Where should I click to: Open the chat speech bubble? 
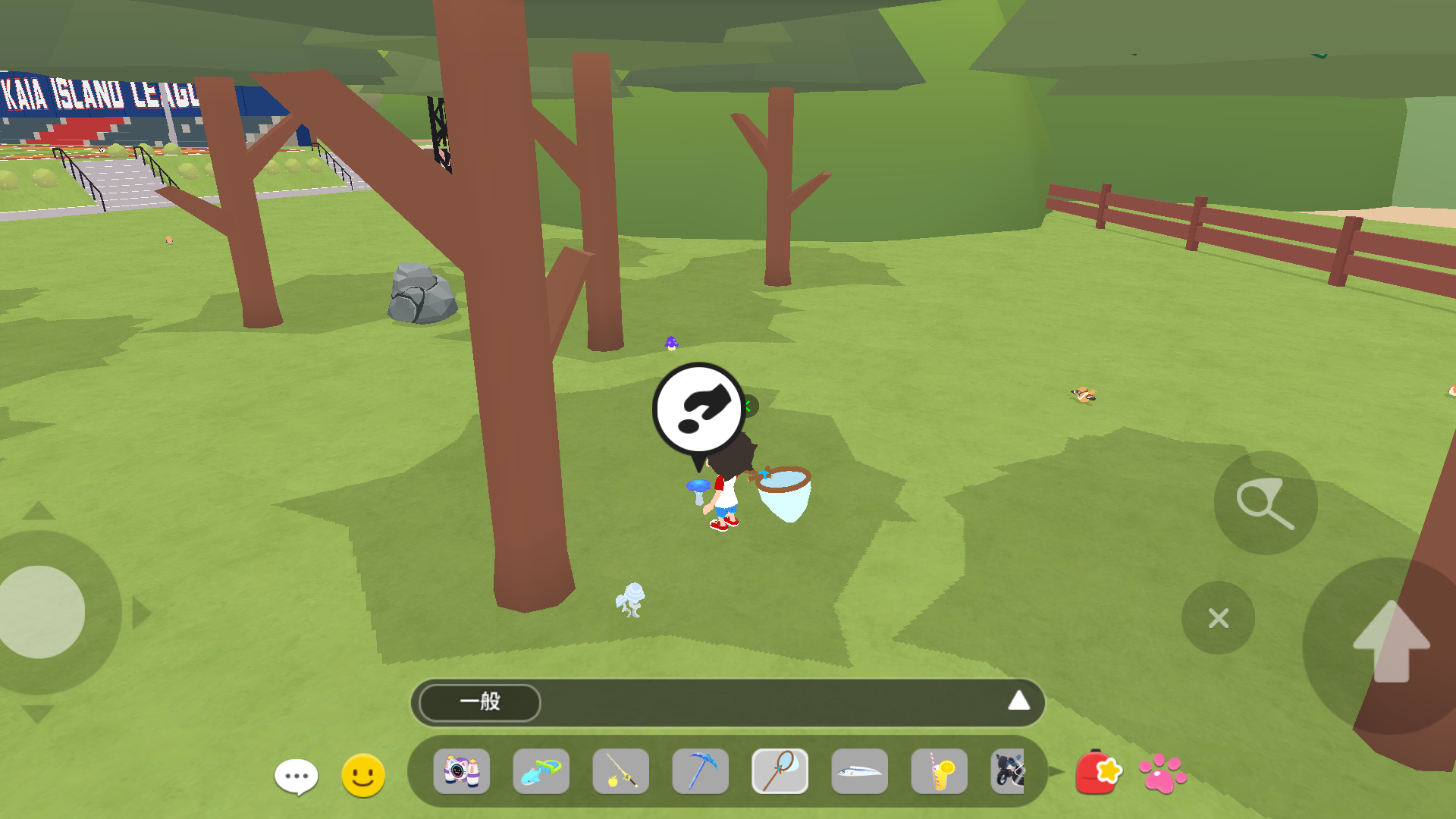pyautogui.click(x=296, y=776)
